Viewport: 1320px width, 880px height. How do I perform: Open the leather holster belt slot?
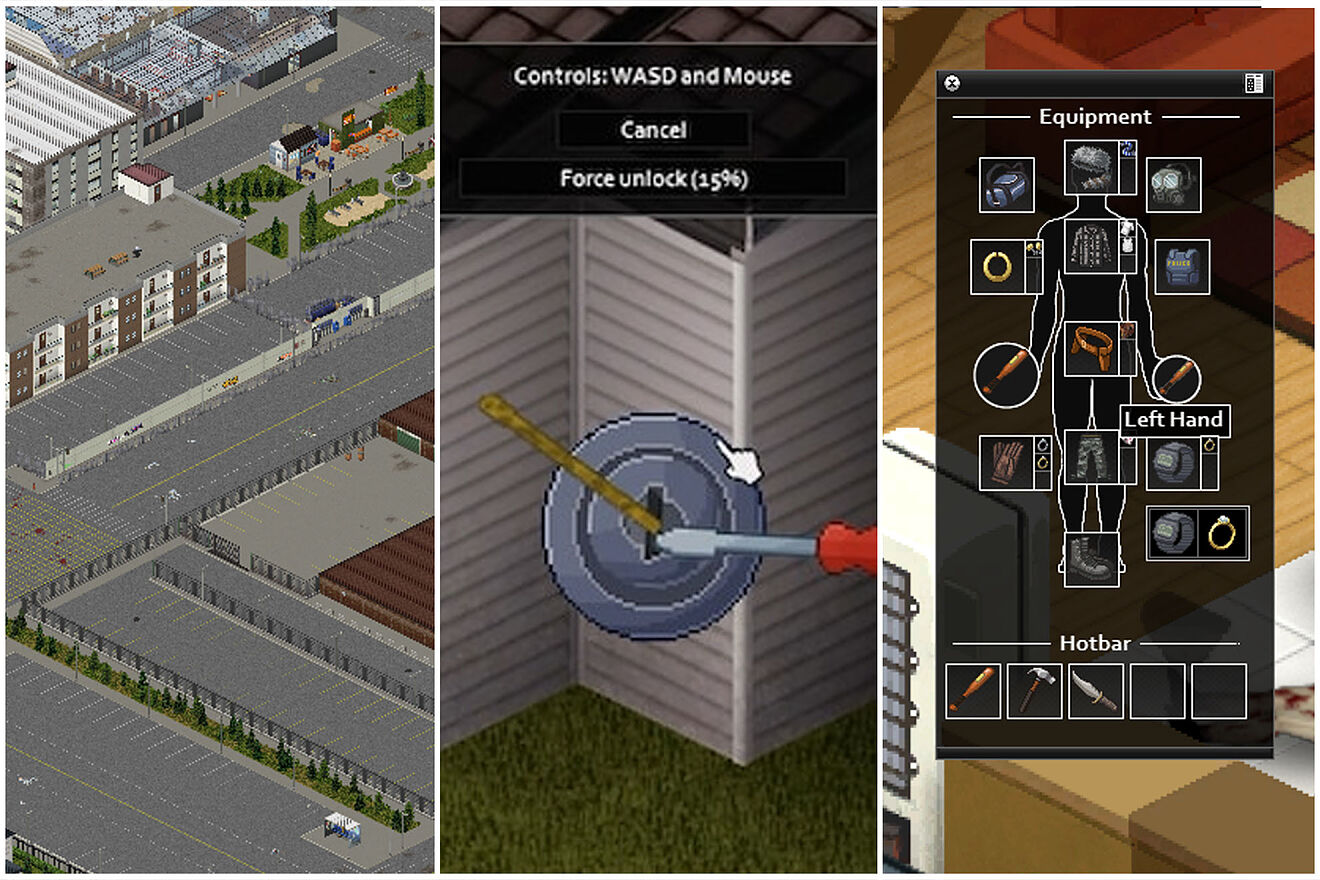1091,349
